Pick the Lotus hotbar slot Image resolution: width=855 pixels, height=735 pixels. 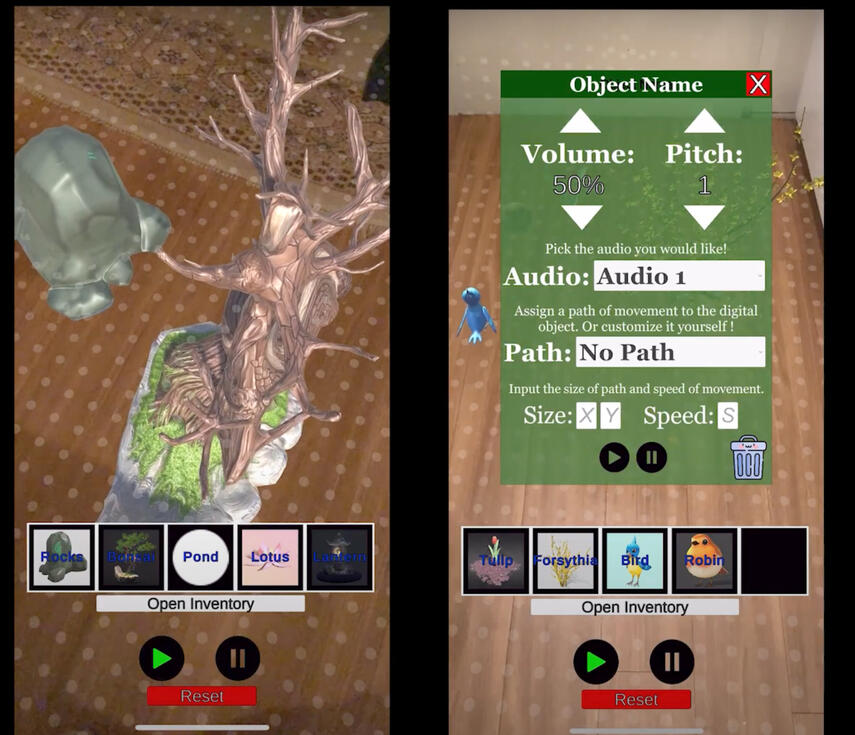(270, 557)
